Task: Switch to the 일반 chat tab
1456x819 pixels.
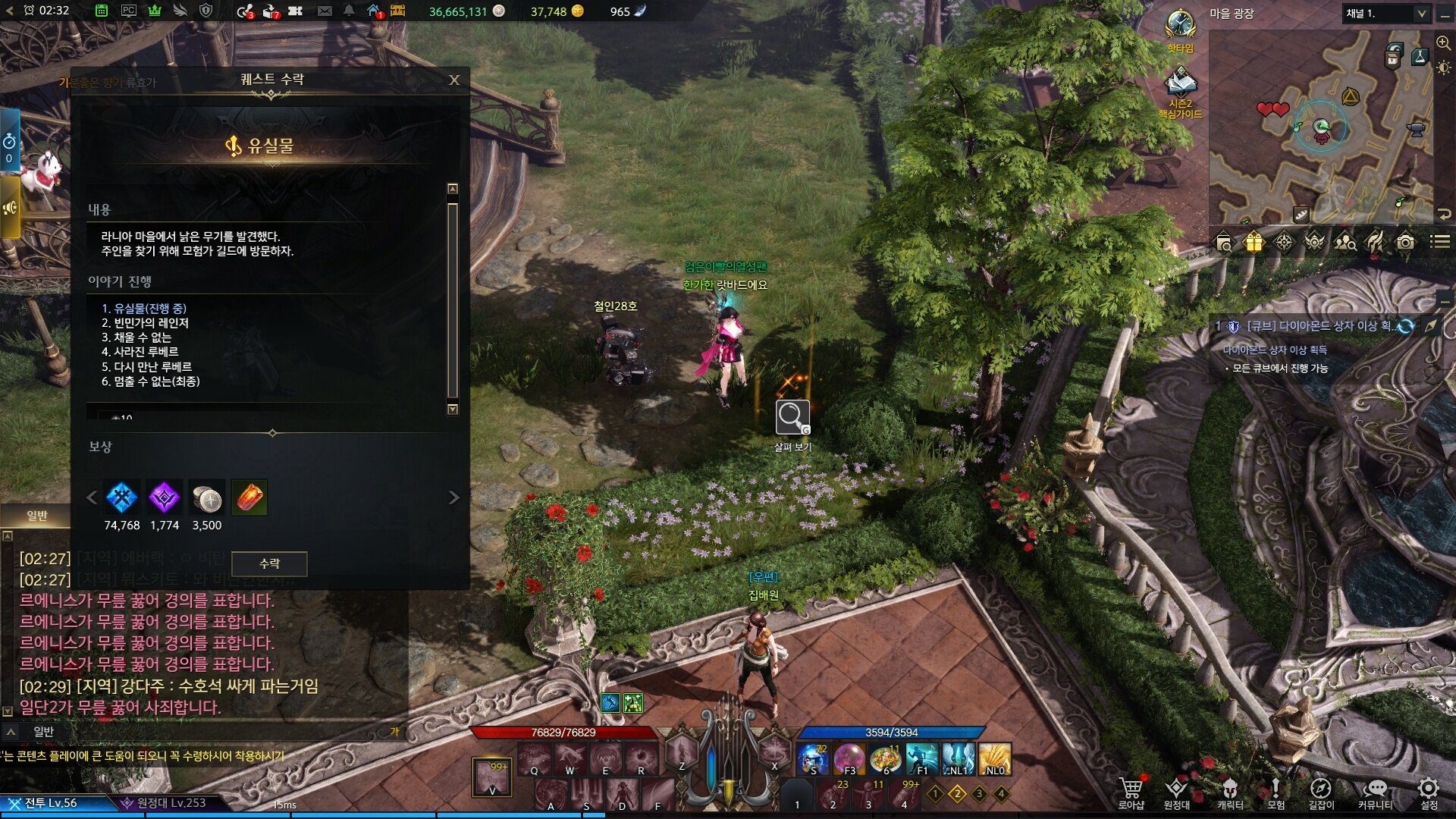Action: pyautogui.click(x=37, y=516)
